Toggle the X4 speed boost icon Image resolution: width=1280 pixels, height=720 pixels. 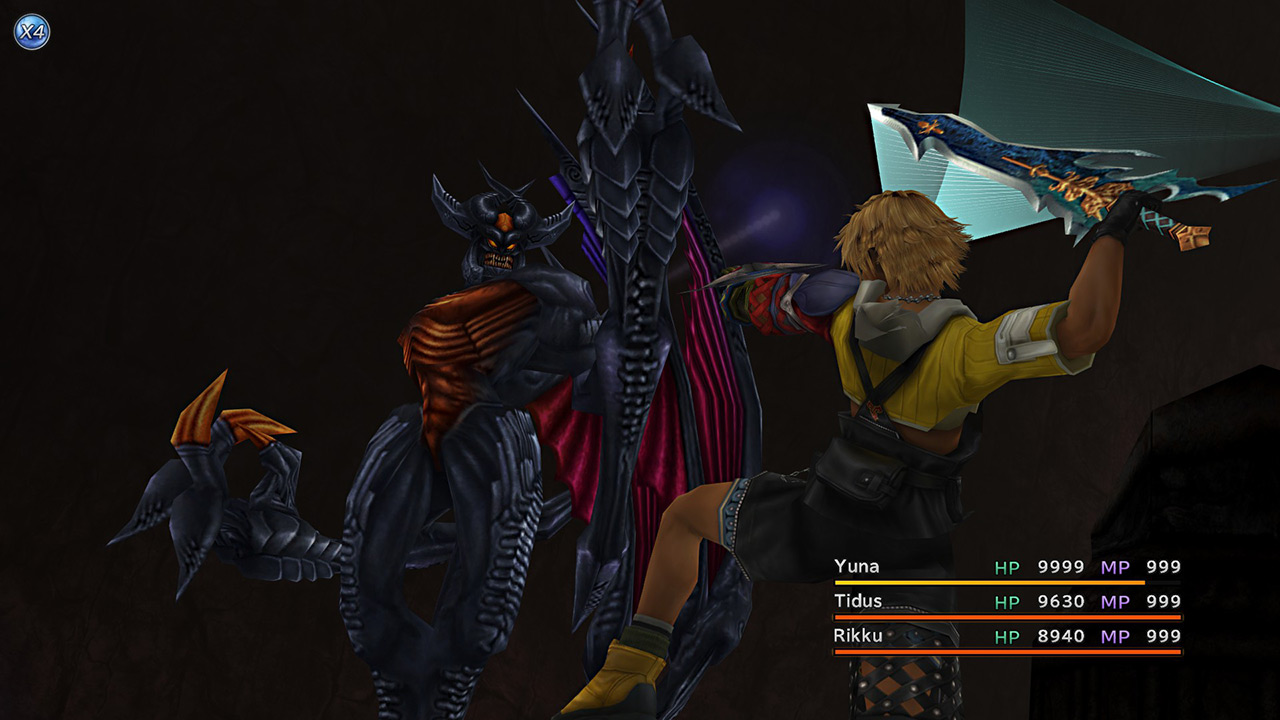tap(31, 32)
